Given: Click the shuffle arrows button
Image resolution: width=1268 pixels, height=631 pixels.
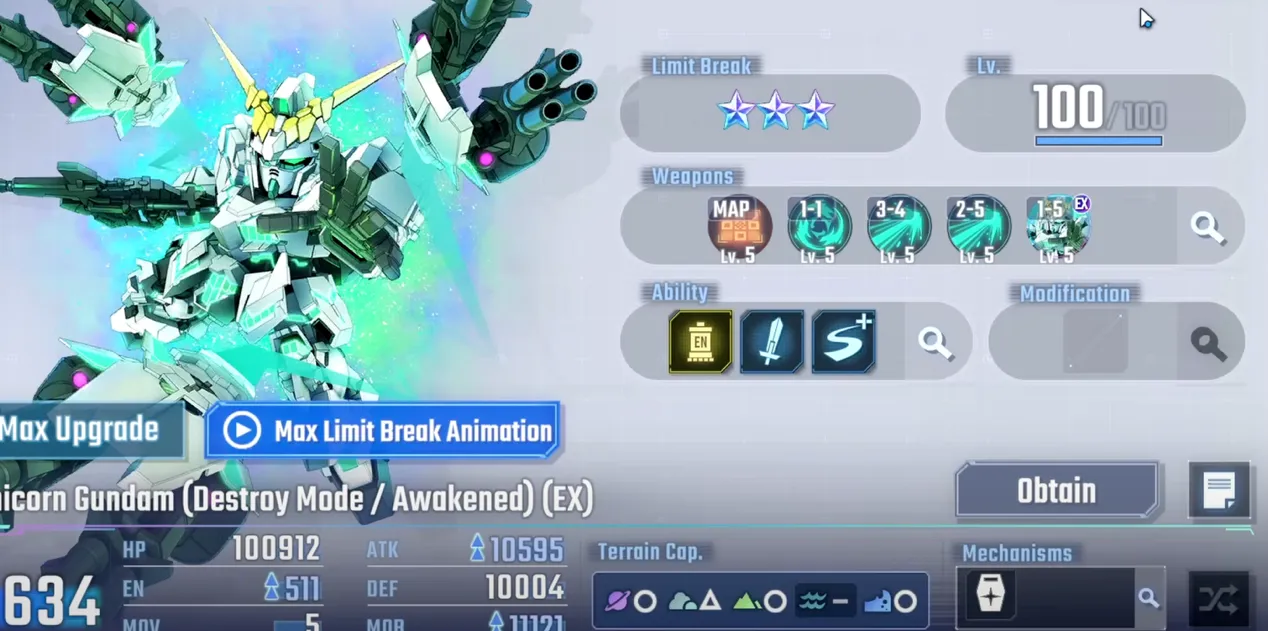Looking at the screenshot, I should (1219, 600).
